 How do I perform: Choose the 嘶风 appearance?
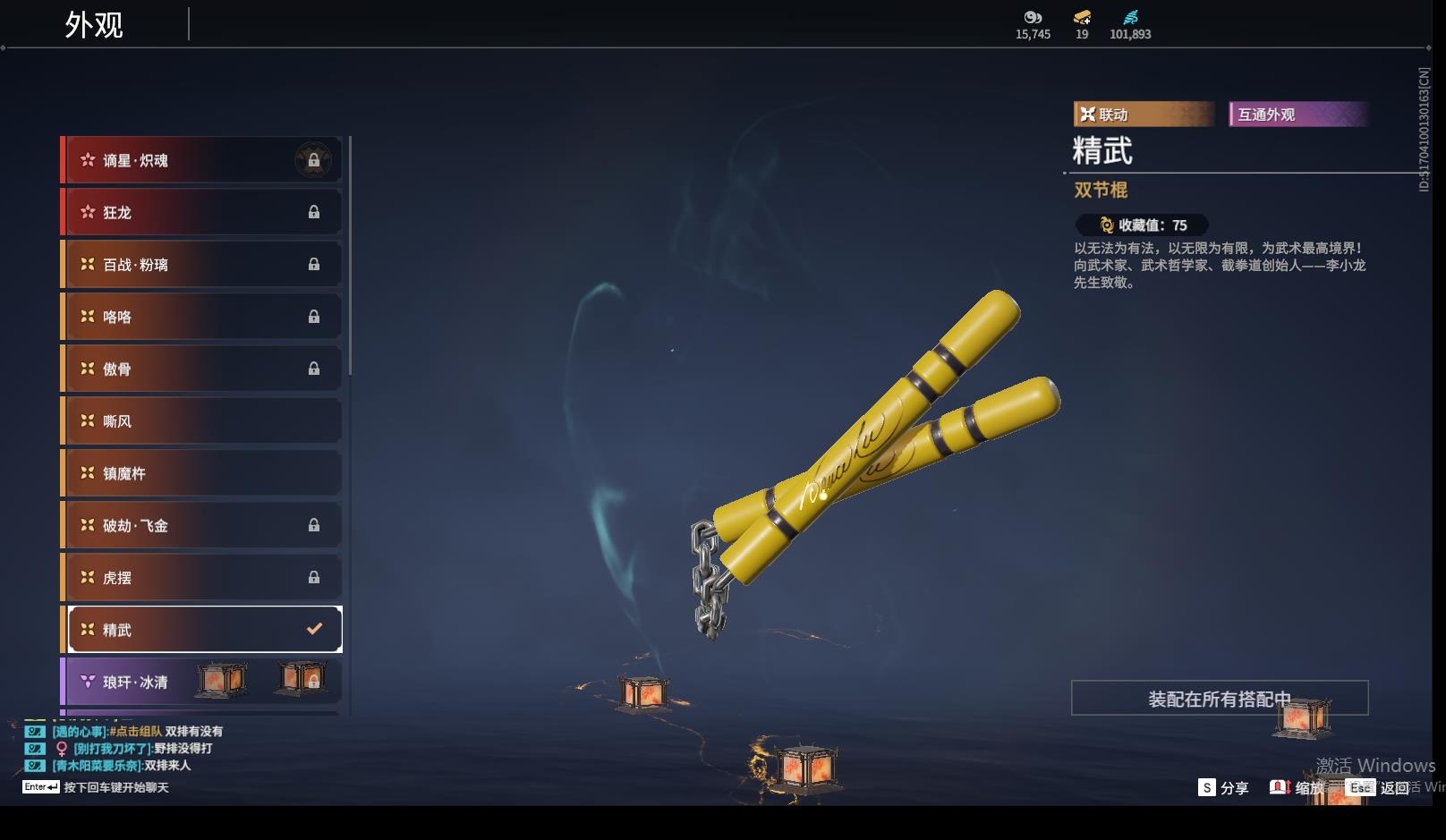tap(202, 420)
